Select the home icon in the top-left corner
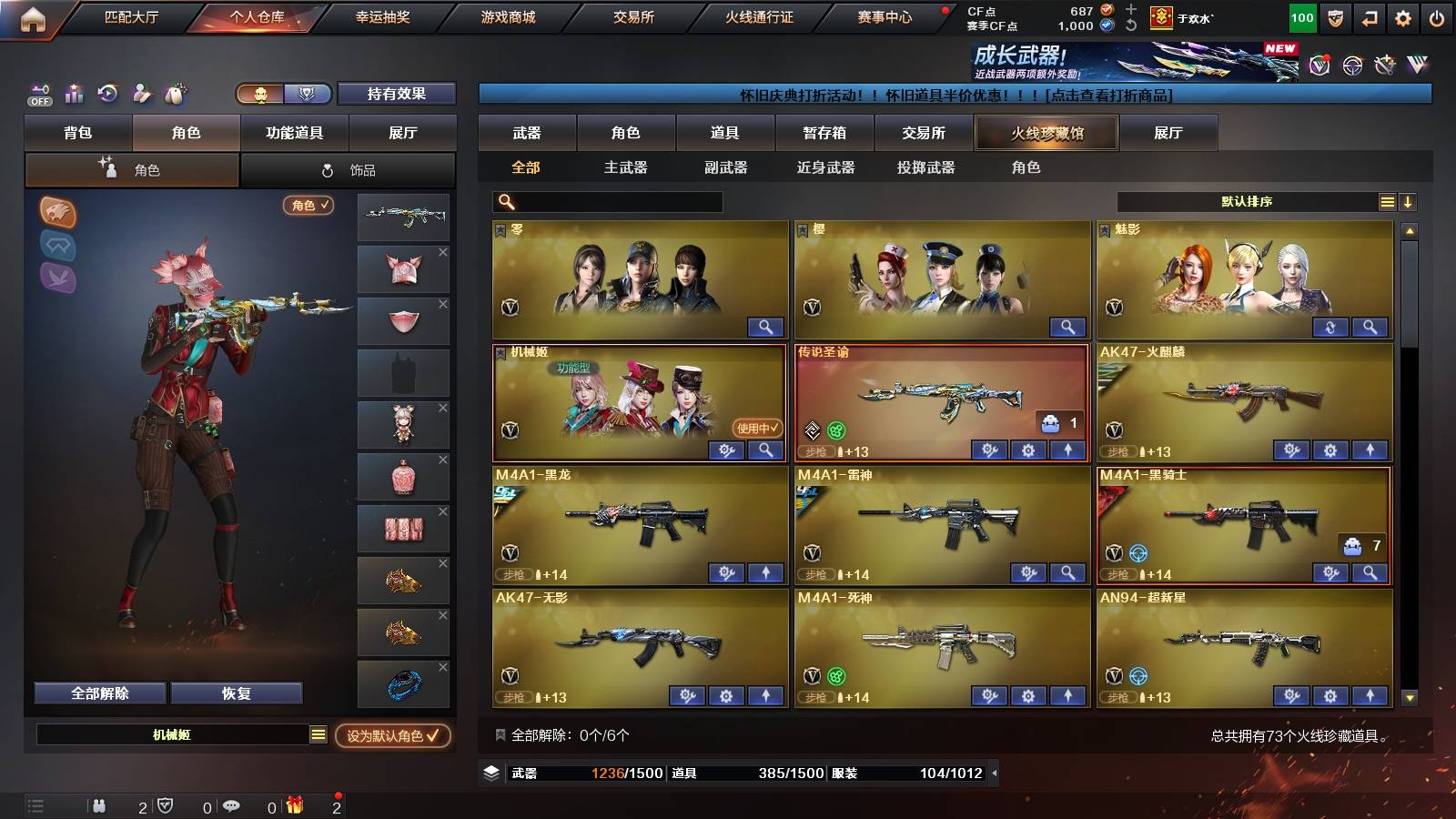Screen dimensions: 1456x819 (34, 16)
